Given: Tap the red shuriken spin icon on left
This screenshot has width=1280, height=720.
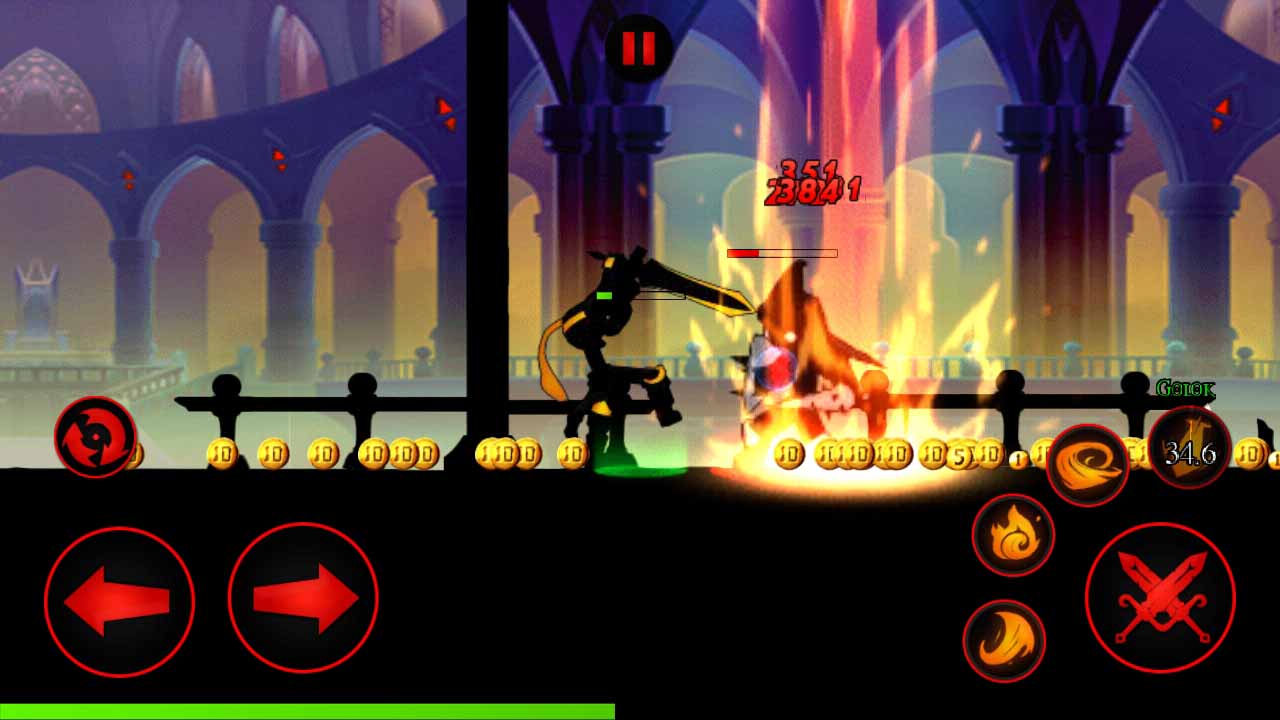Looking at the screenshot, I should pyautogui.click(x=93, y=438).
